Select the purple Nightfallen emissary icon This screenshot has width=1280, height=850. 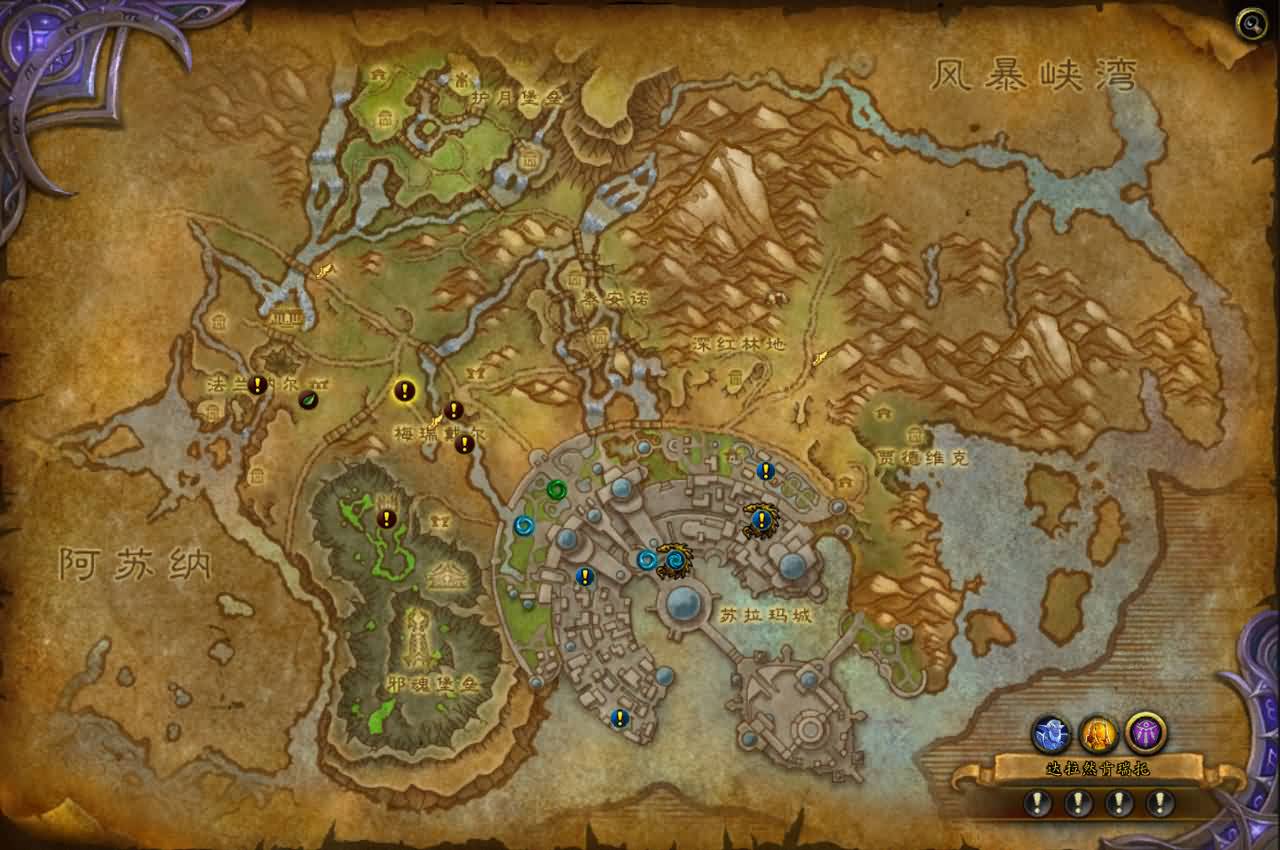click(x=1145, y=733)
